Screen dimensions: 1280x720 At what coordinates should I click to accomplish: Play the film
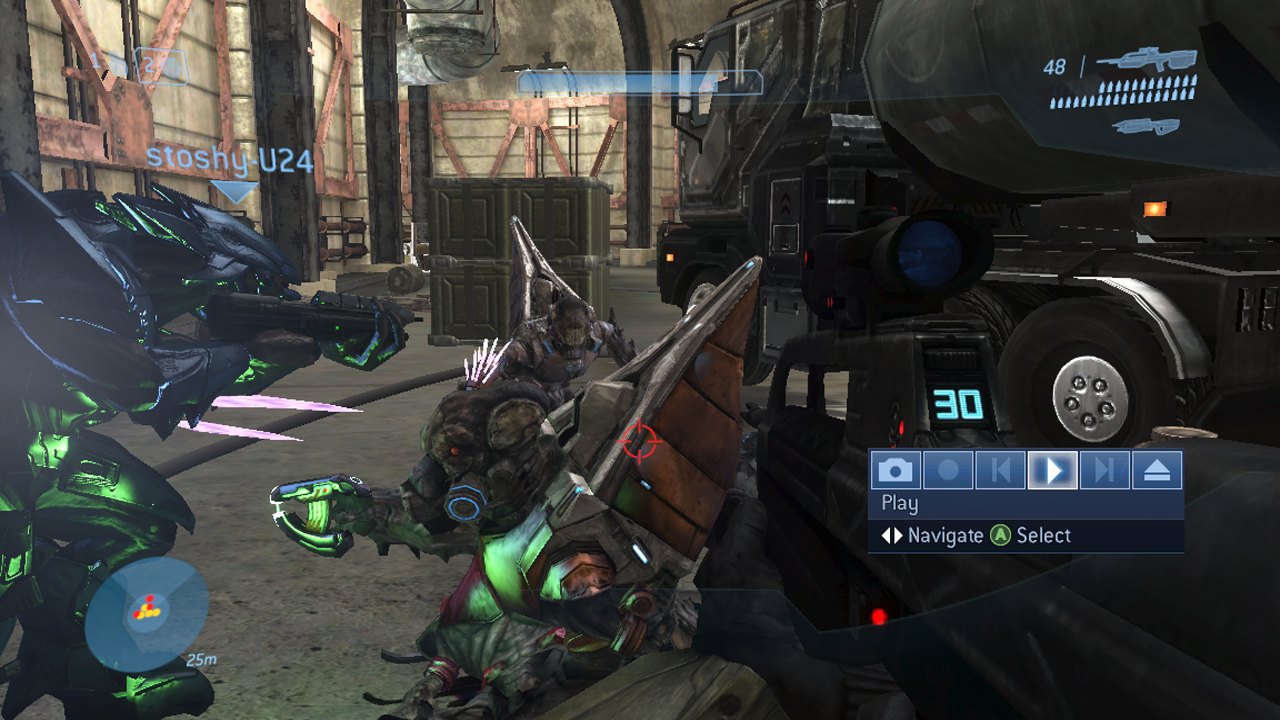(x=1052, y=470)
